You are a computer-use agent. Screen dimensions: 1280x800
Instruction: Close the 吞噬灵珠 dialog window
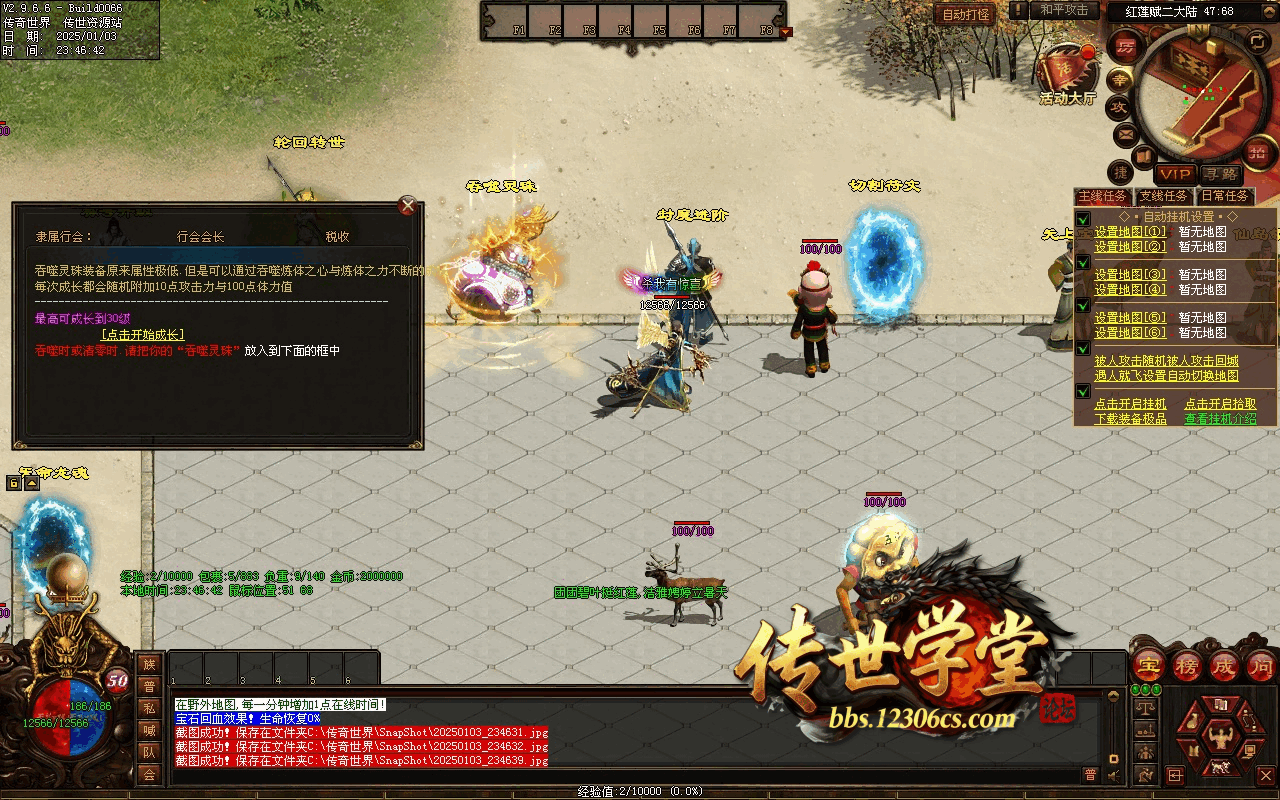point(407,206)
